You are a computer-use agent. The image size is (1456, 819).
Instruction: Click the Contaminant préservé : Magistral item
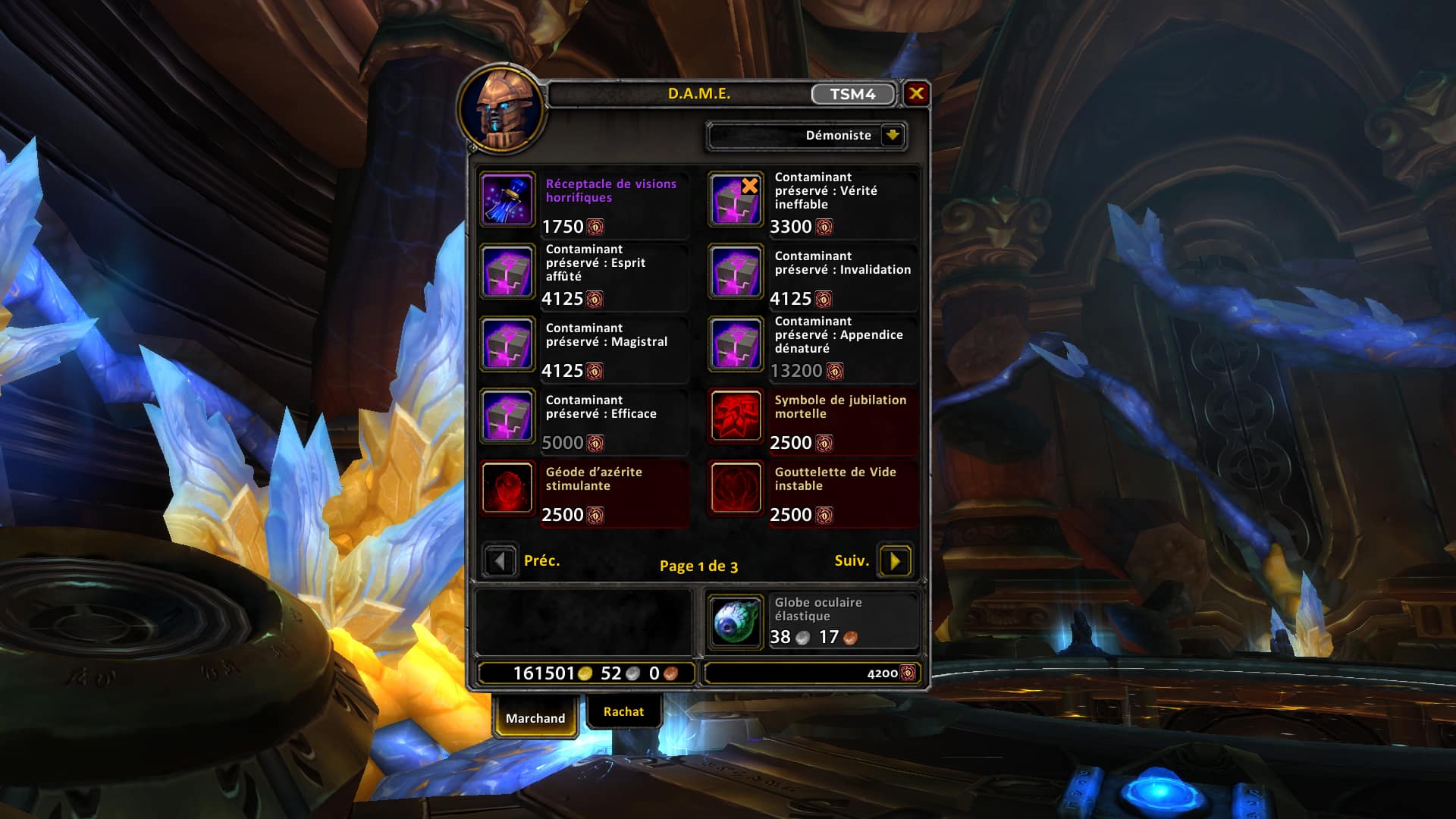(507, 344)
